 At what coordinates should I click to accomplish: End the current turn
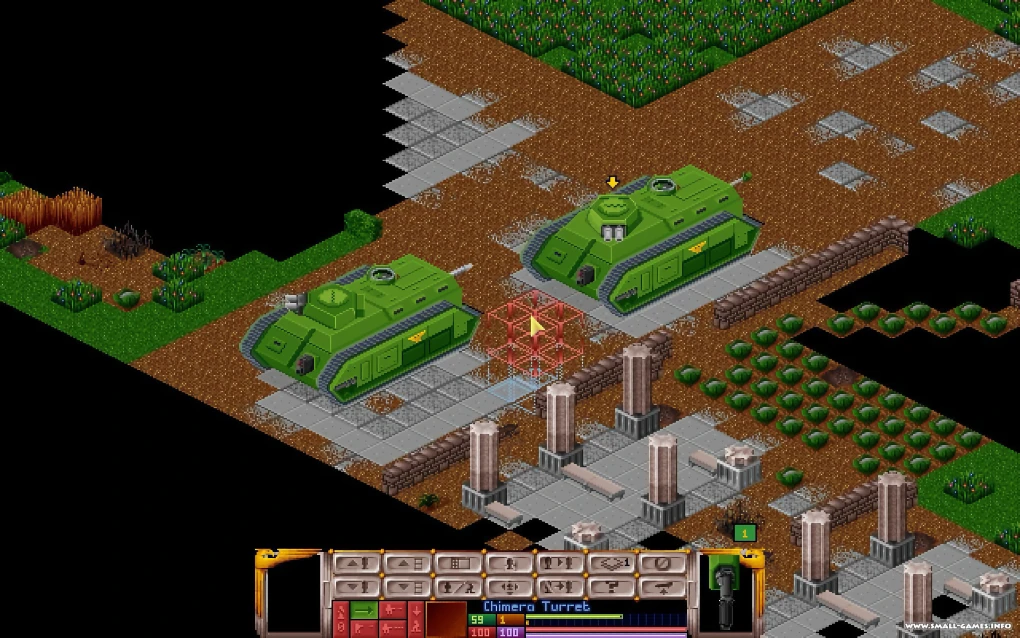pos(667,587)
